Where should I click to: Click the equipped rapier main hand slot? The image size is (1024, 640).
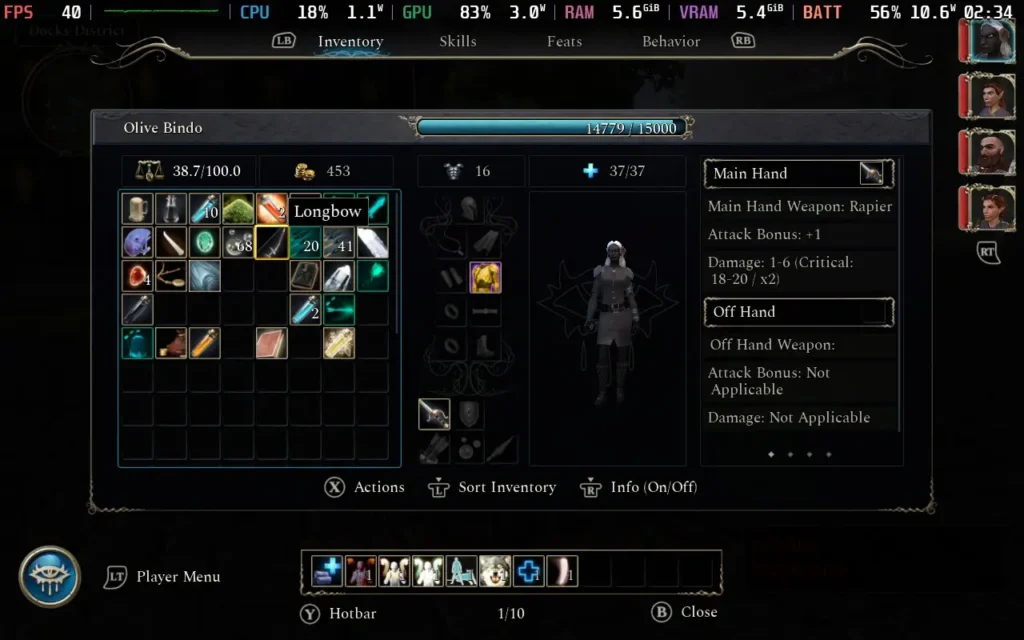click(434, 414)
